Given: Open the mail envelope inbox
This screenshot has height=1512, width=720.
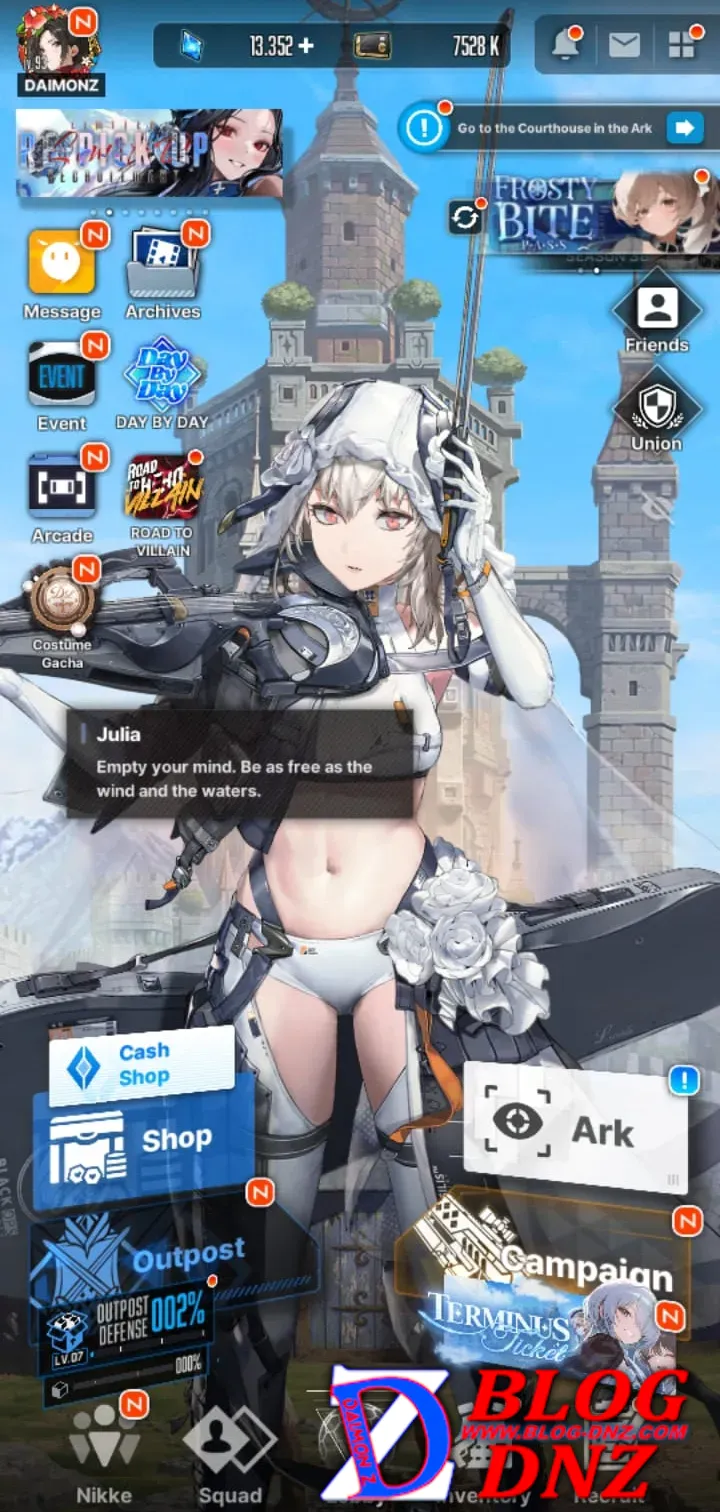Looking at the screenshot, I should point(624,45).
